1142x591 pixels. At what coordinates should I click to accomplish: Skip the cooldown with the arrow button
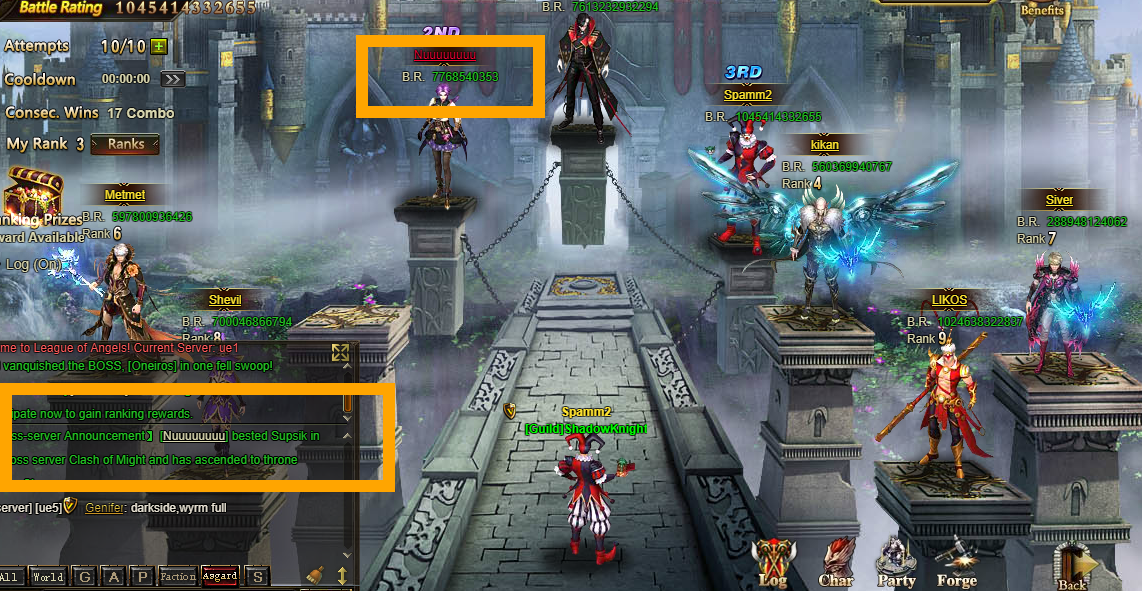pos(172,79)
